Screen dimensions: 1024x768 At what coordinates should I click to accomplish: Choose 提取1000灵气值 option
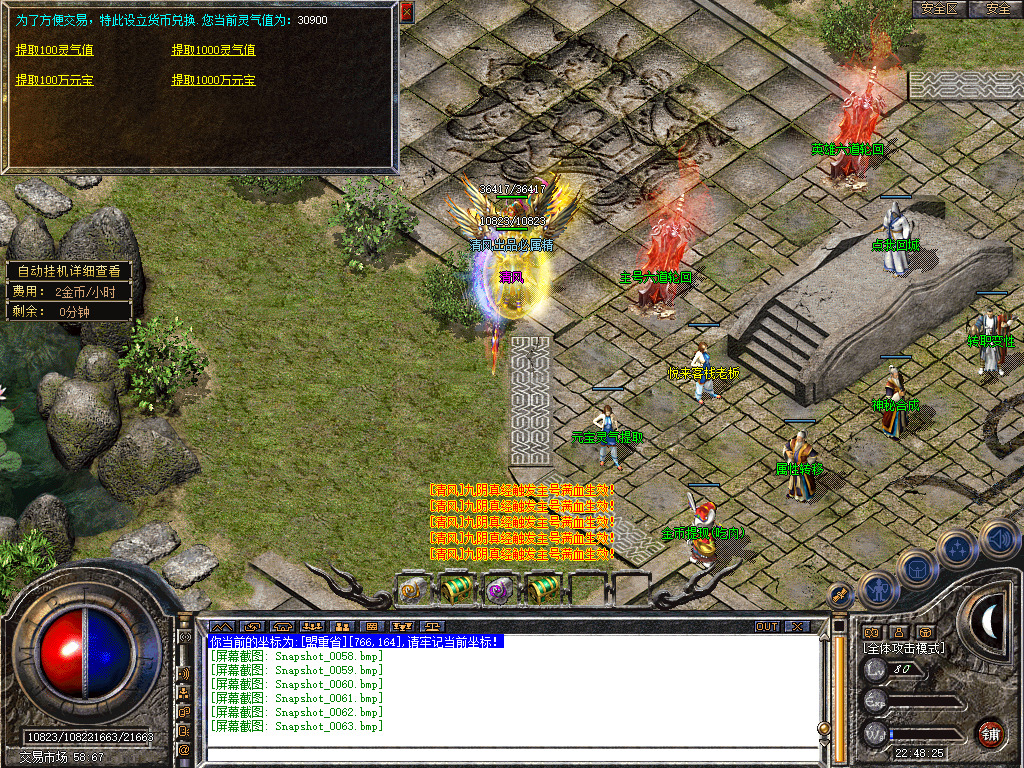tap(213, 50)
